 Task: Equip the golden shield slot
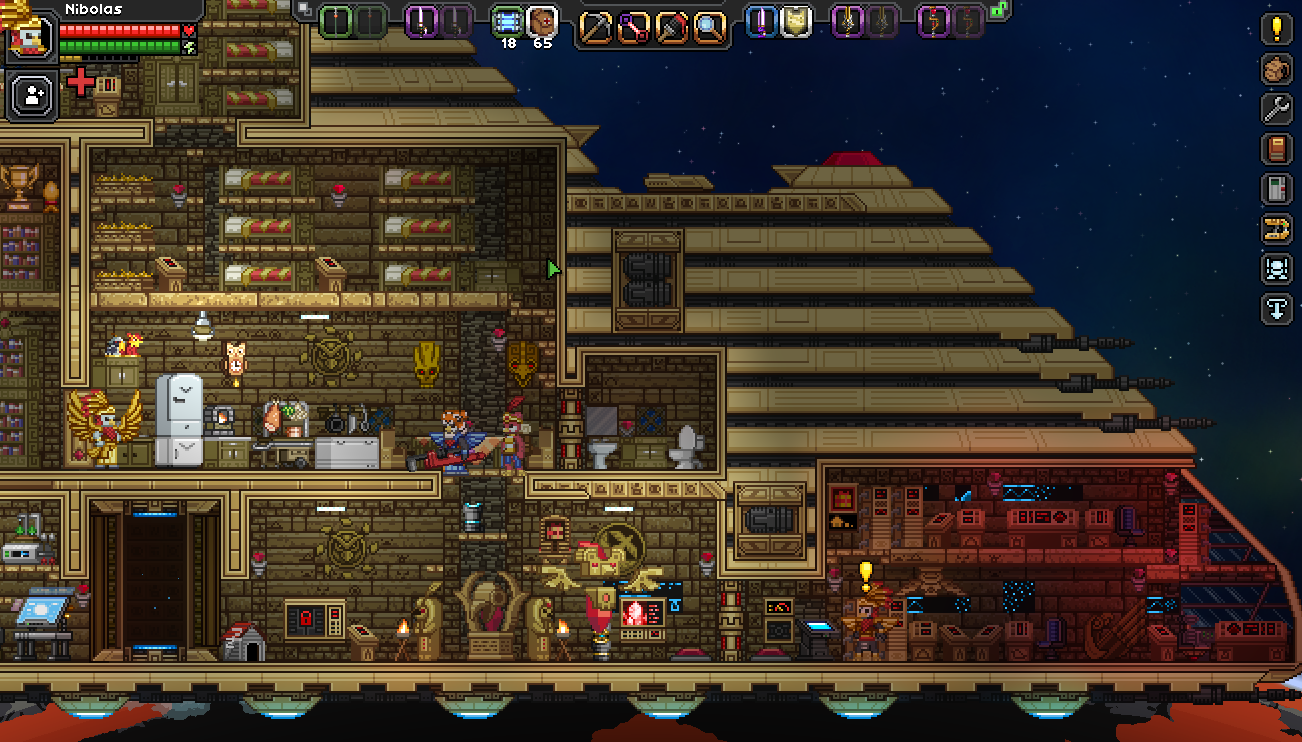click(795, 21)
